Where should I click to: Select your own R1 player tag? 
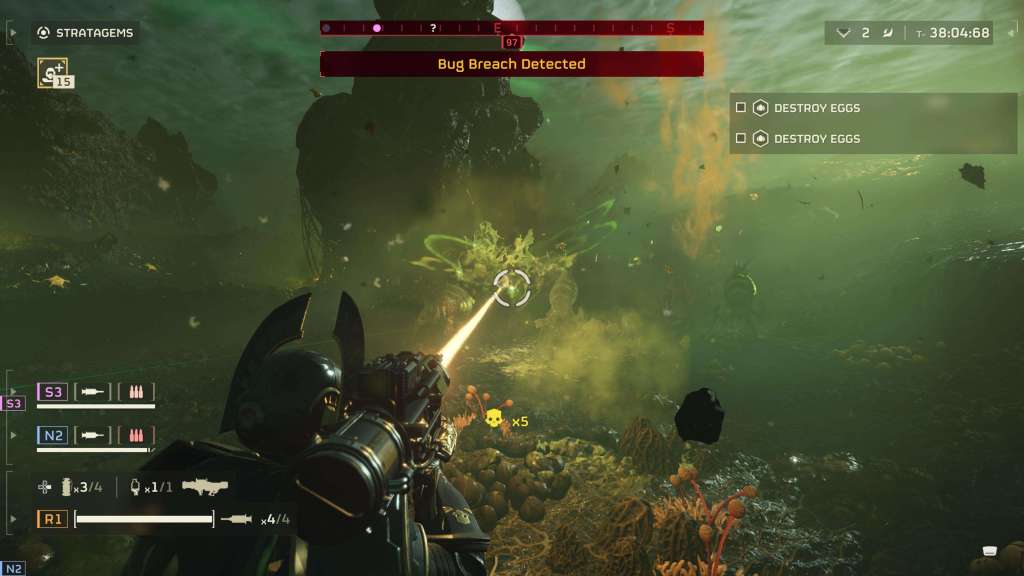[x=52, y=519]
